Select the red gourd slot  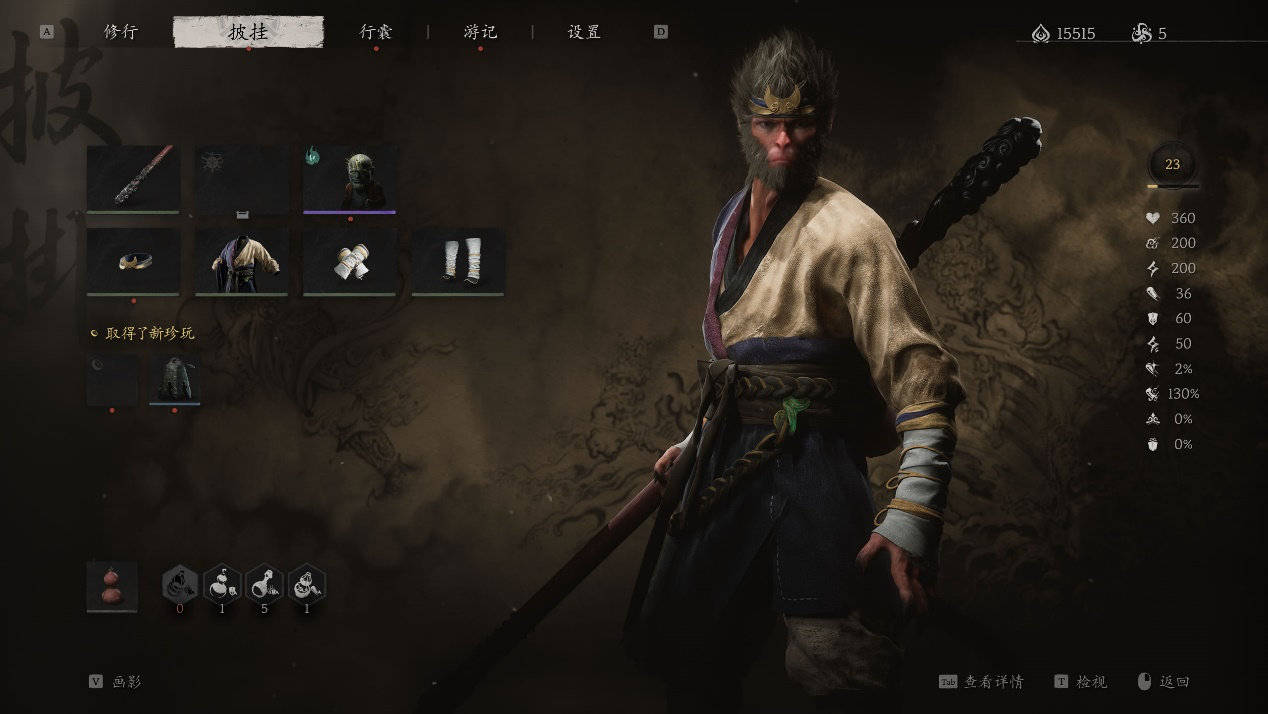click(112, 586)
